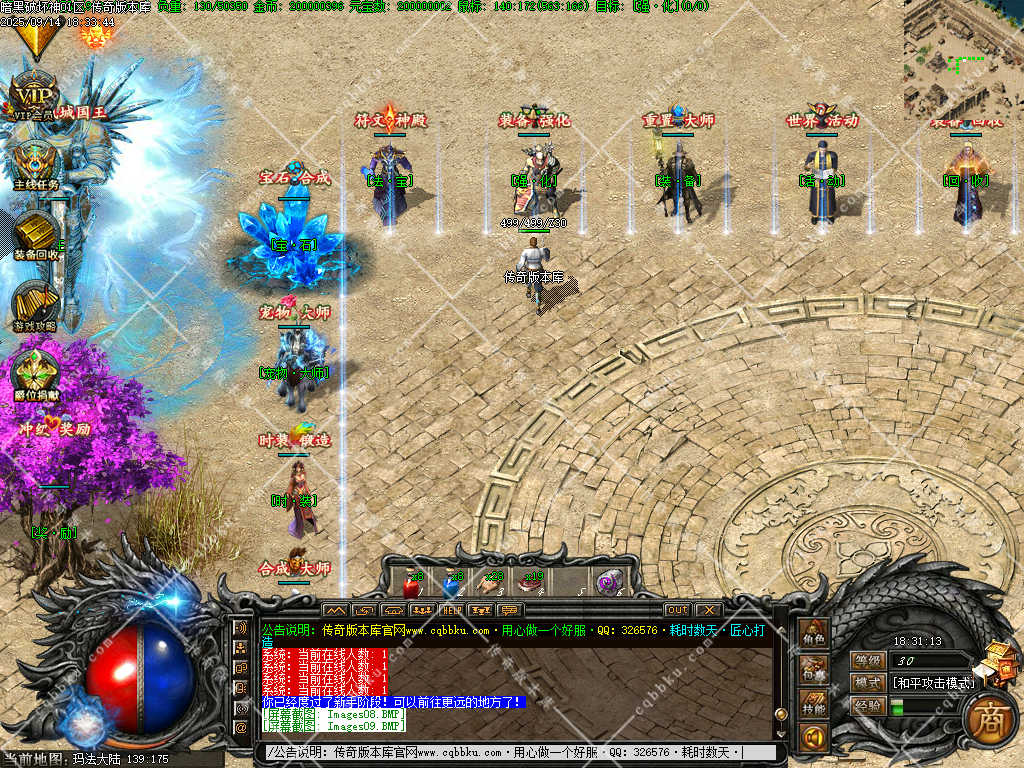Use the red health potion slot

tap(411, 584)
